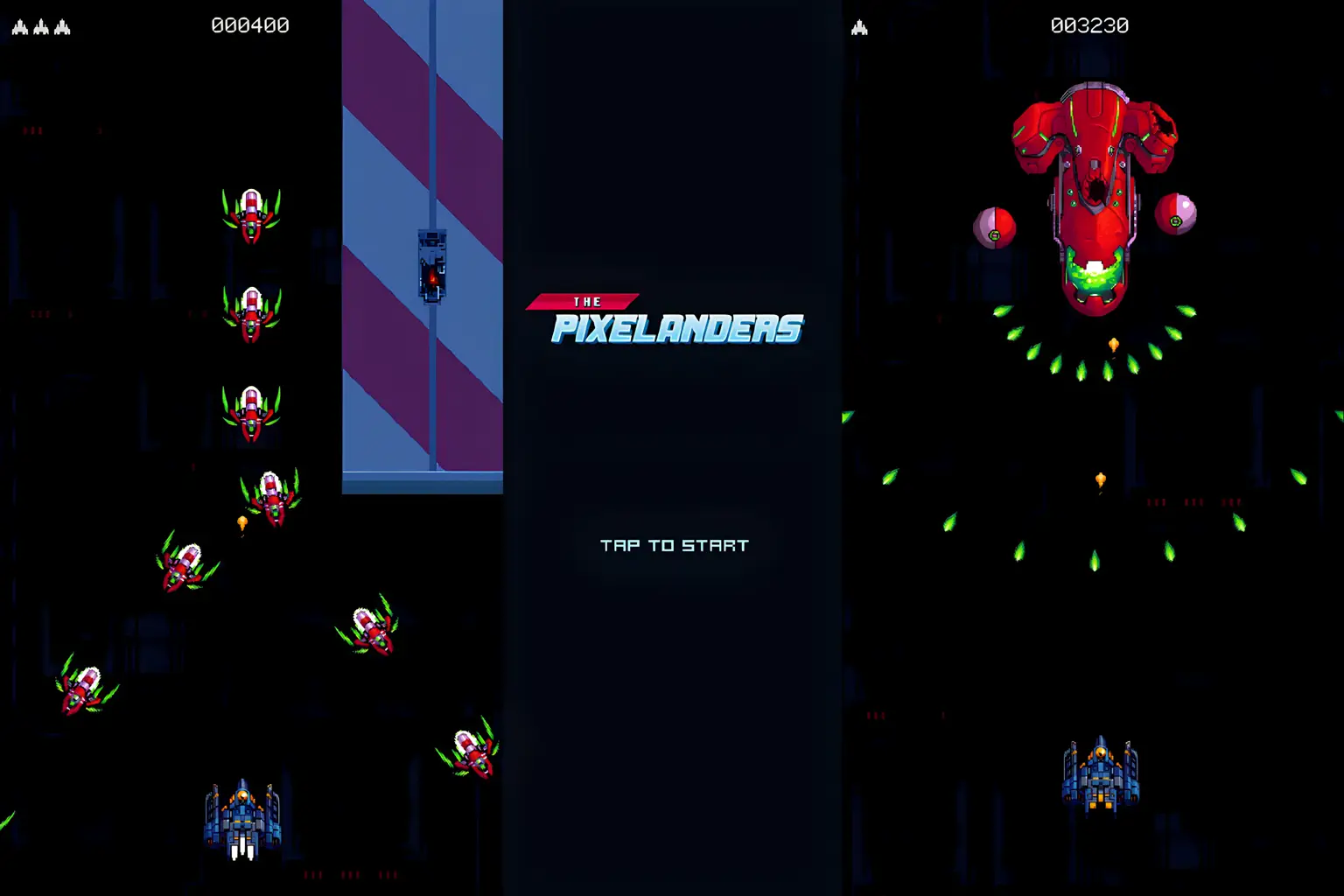Click the red banner above the title
The height and width of the screenshot is (896, 1344).
coord(580,301)
